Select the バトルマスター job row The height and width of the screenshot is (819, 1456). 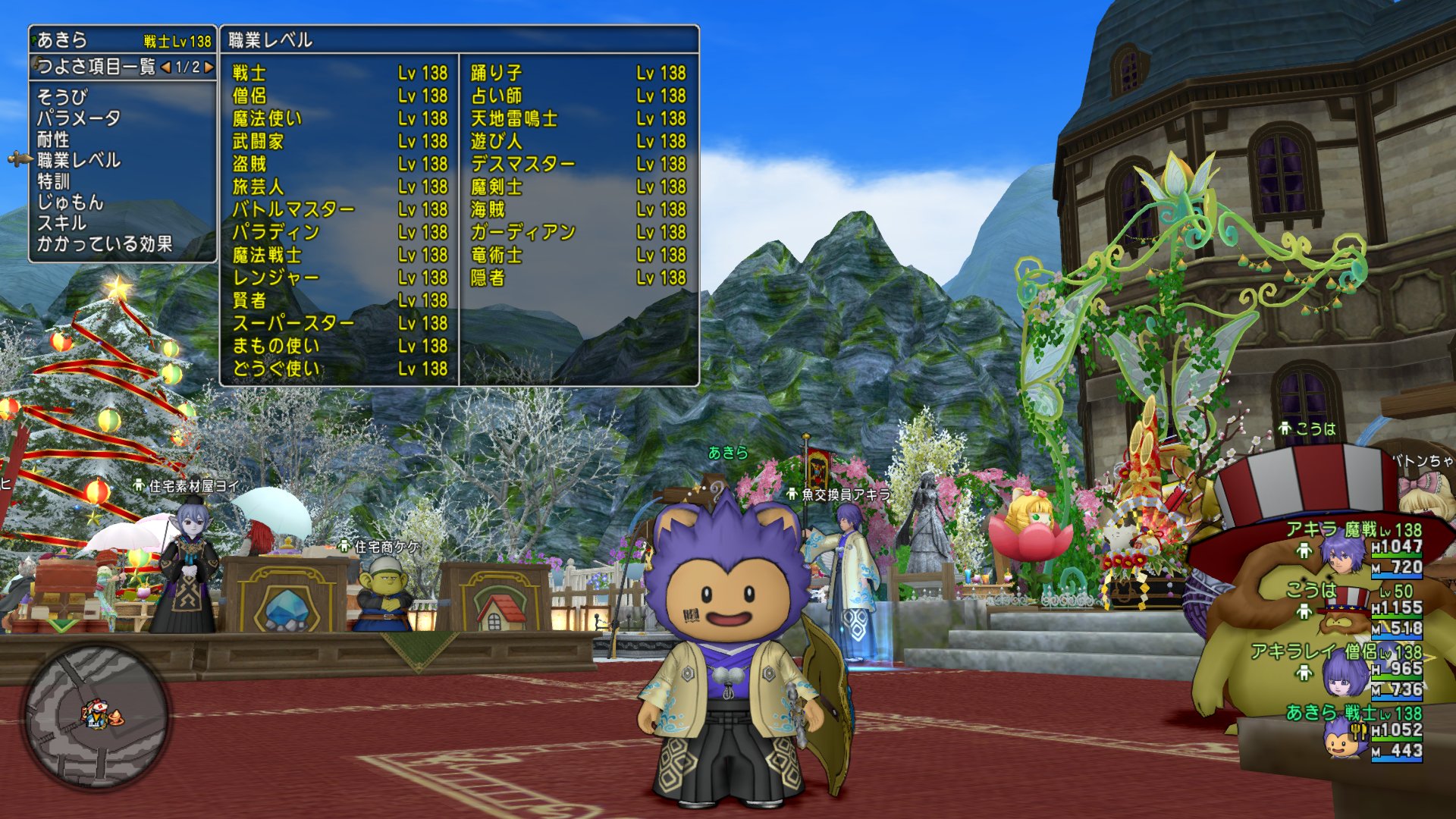pyautogui.click(x=339, y=209)
